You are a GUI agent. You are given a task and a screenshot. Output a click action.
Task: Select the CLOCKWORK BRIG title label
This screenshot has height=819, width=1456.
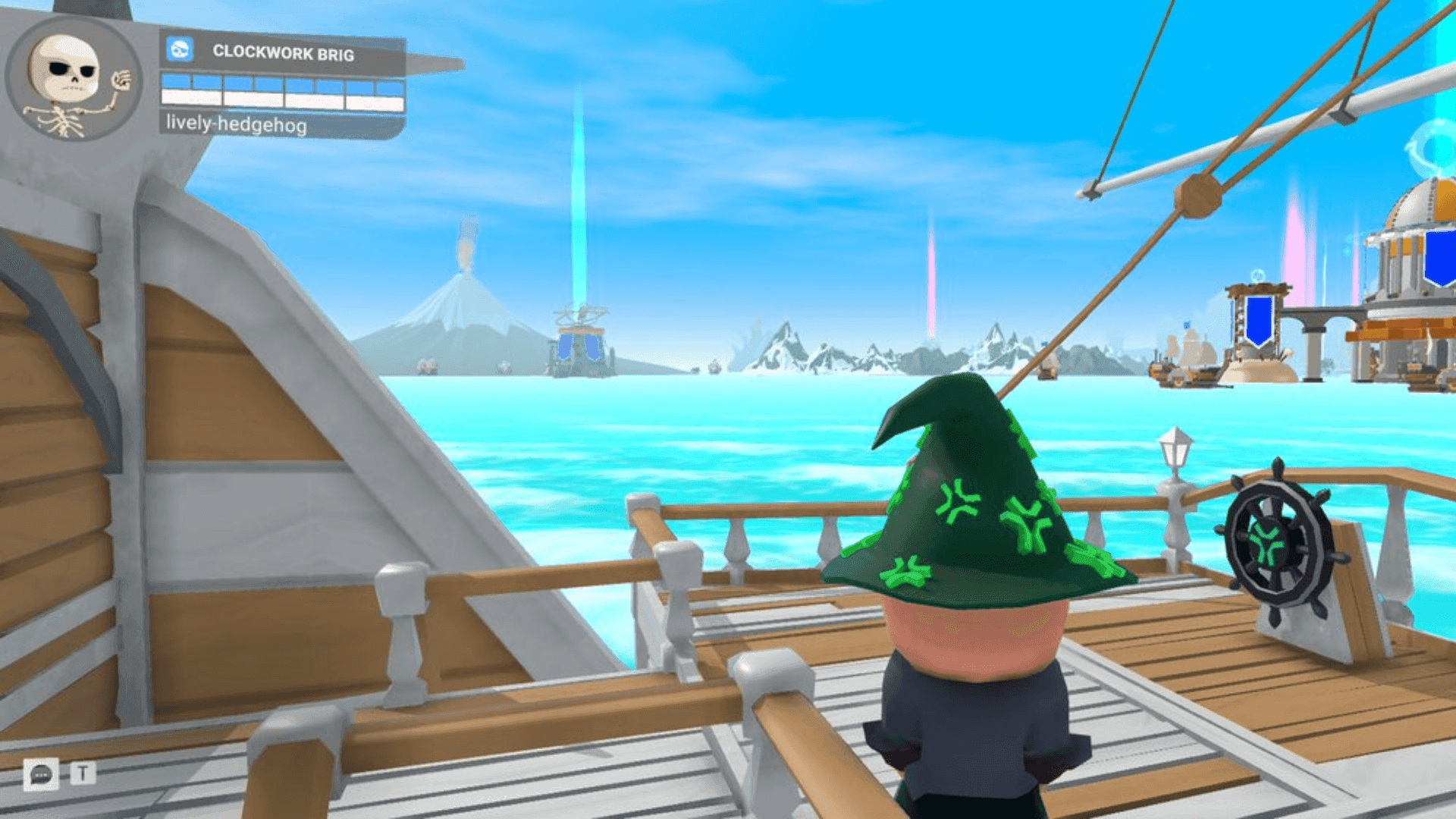pyautogui.click(x=284, y=51)
